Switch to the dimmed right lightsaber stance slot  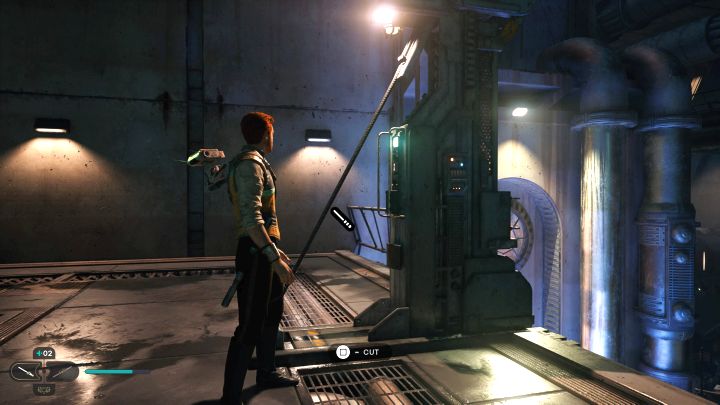[x=63, y=372]
